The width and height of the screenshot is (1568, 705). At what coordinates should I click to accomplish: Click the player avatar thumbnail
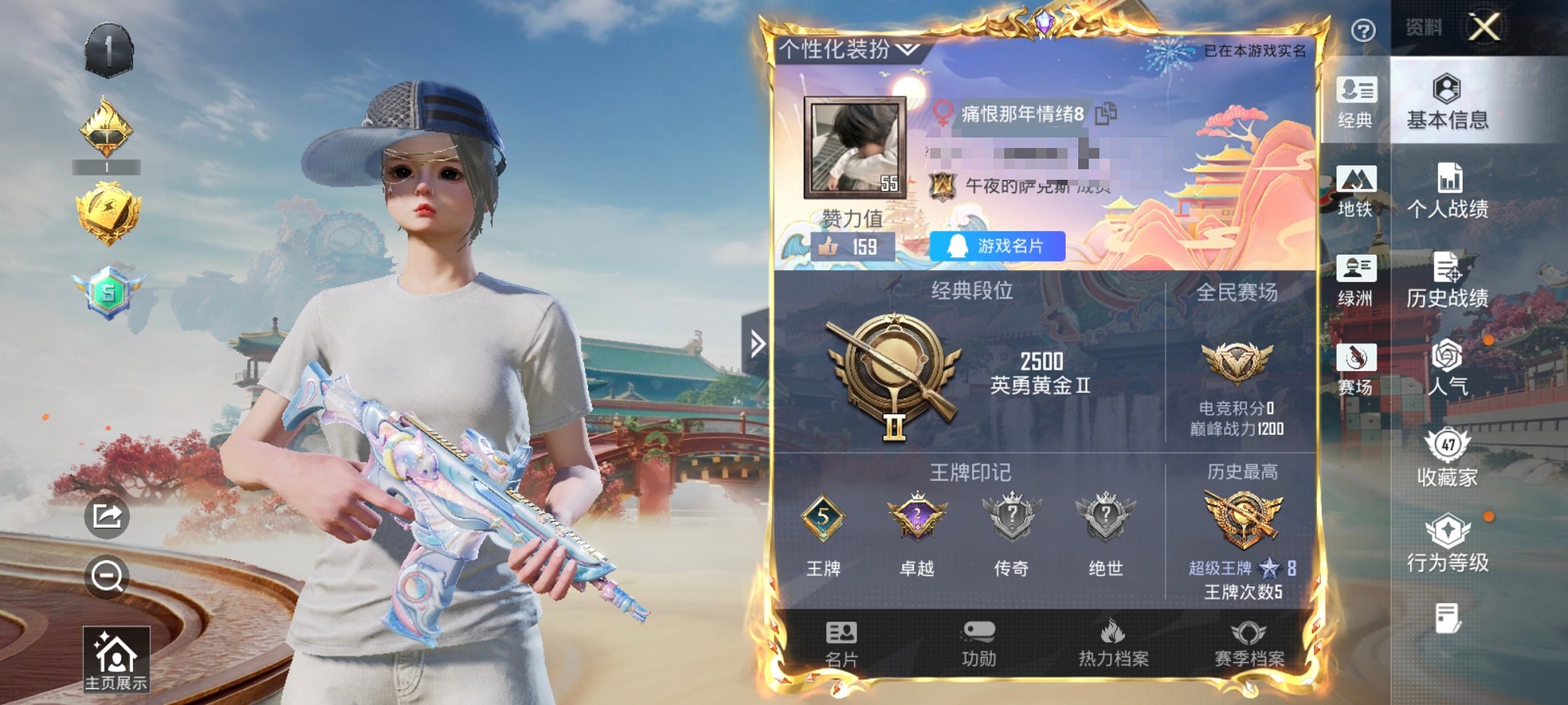click(856, 148)
